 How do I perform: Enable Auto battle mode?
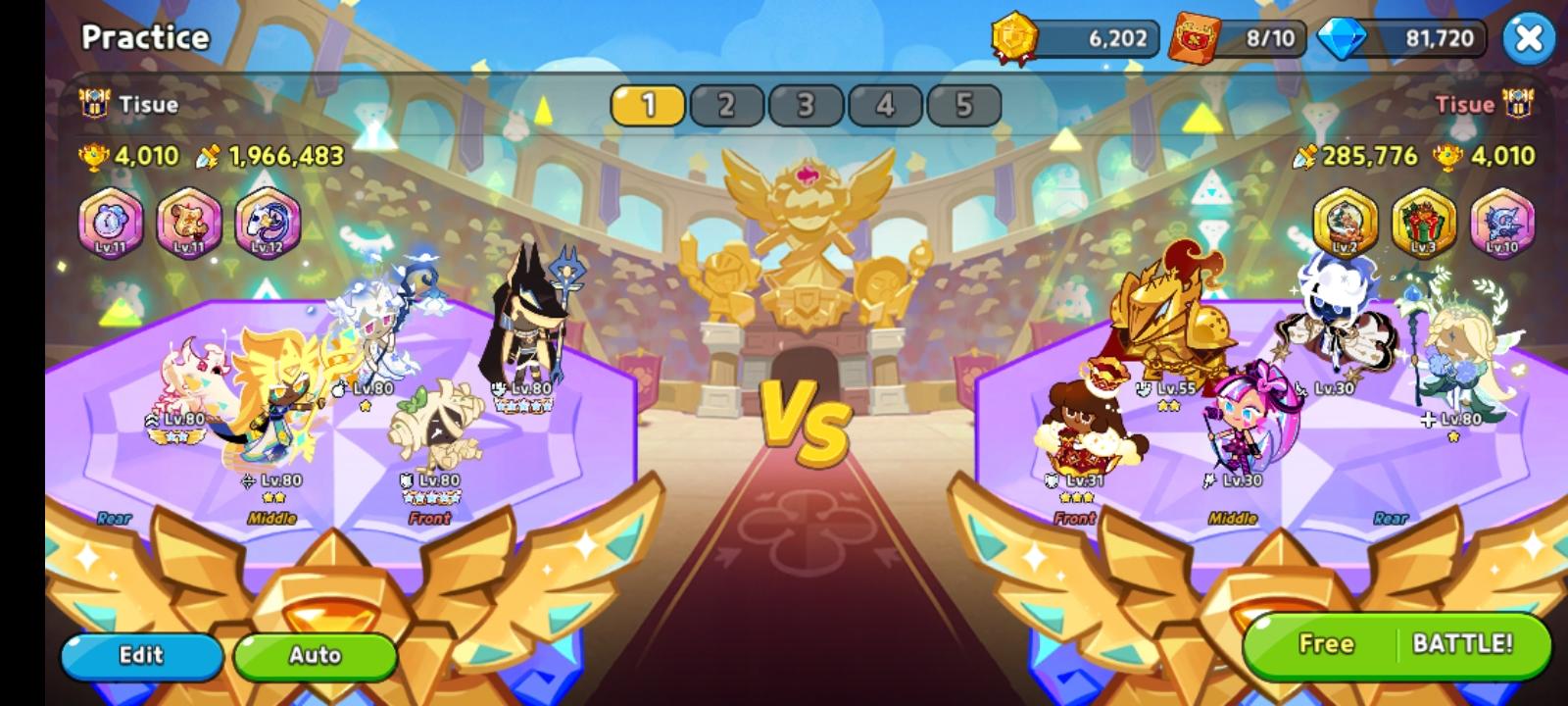[x=316, y=655]
